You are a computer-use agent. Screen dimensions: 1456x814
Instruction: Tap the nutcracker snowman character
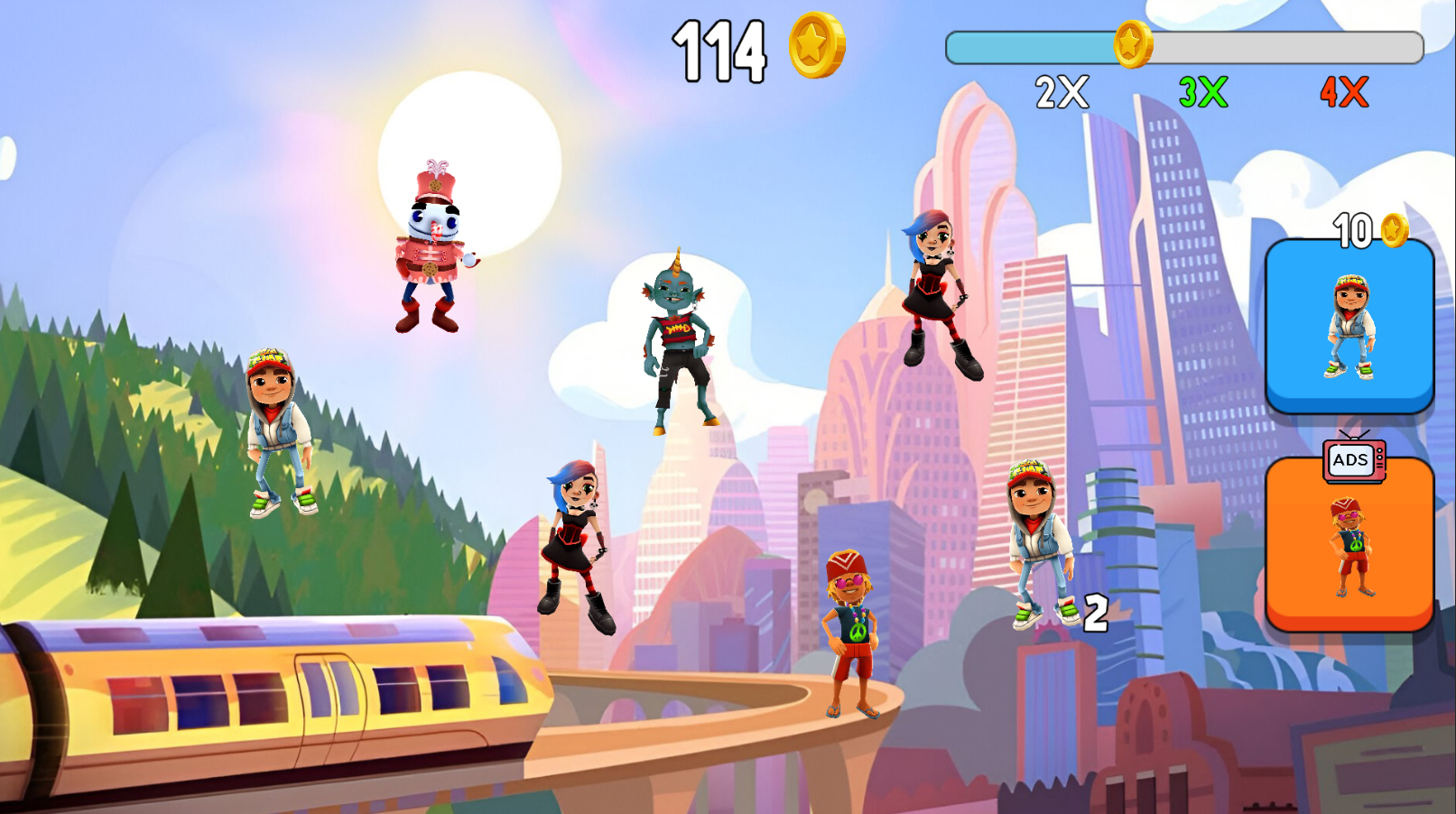pyautogui.click(x=433, y=244)
